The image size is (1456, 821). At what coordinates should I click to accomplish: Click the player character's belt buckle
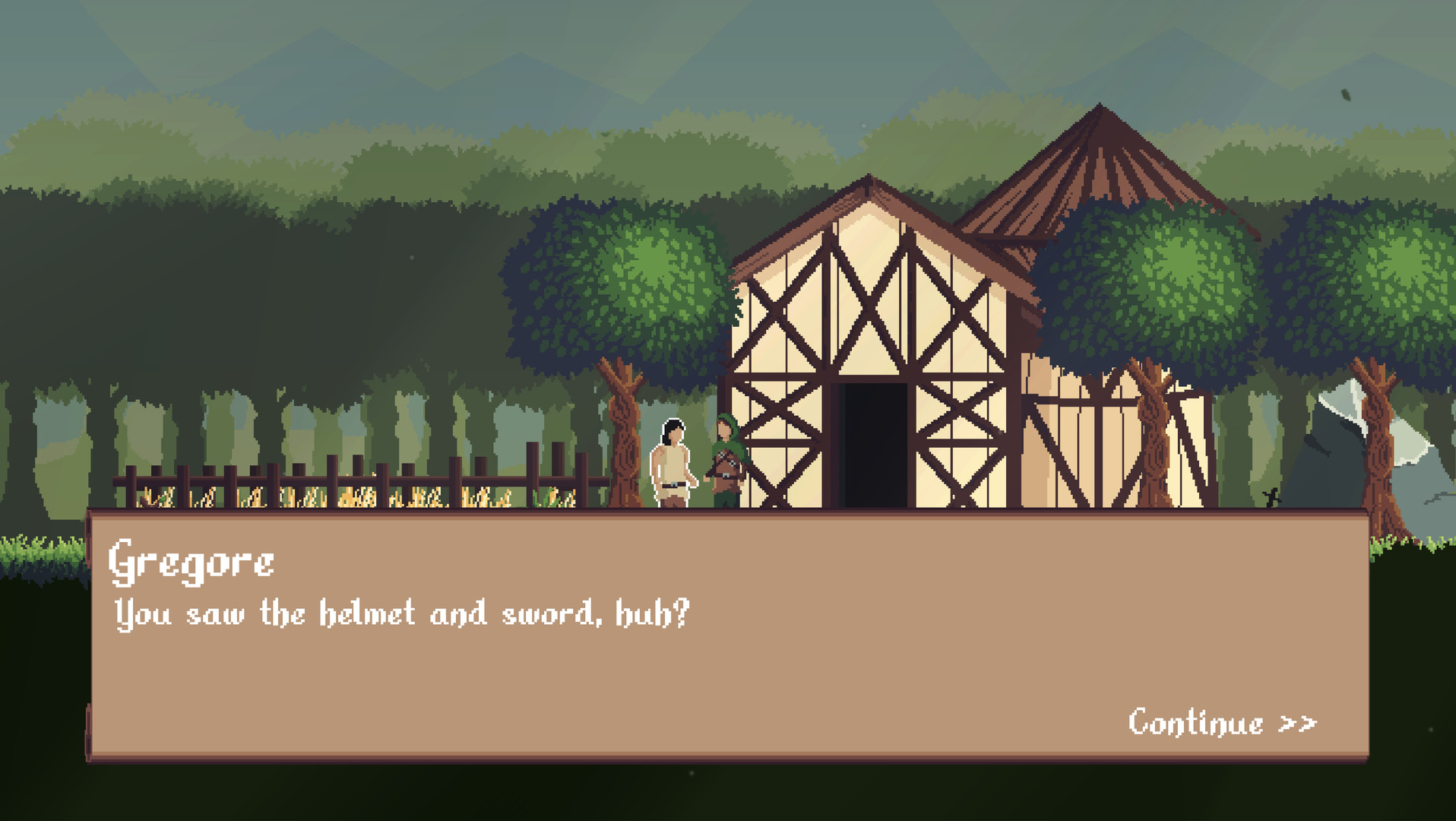[673, 485]
